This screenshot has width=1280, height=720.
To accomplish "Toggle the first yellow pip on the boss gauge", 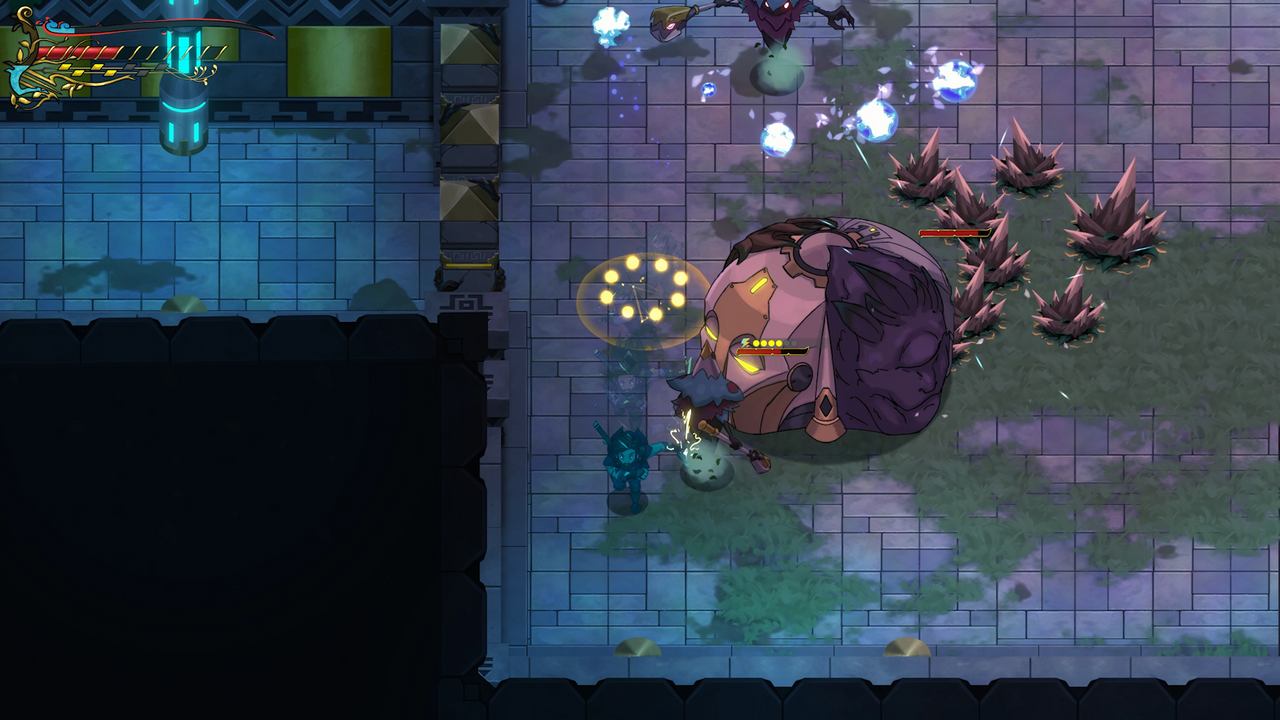I will (756, 343).
